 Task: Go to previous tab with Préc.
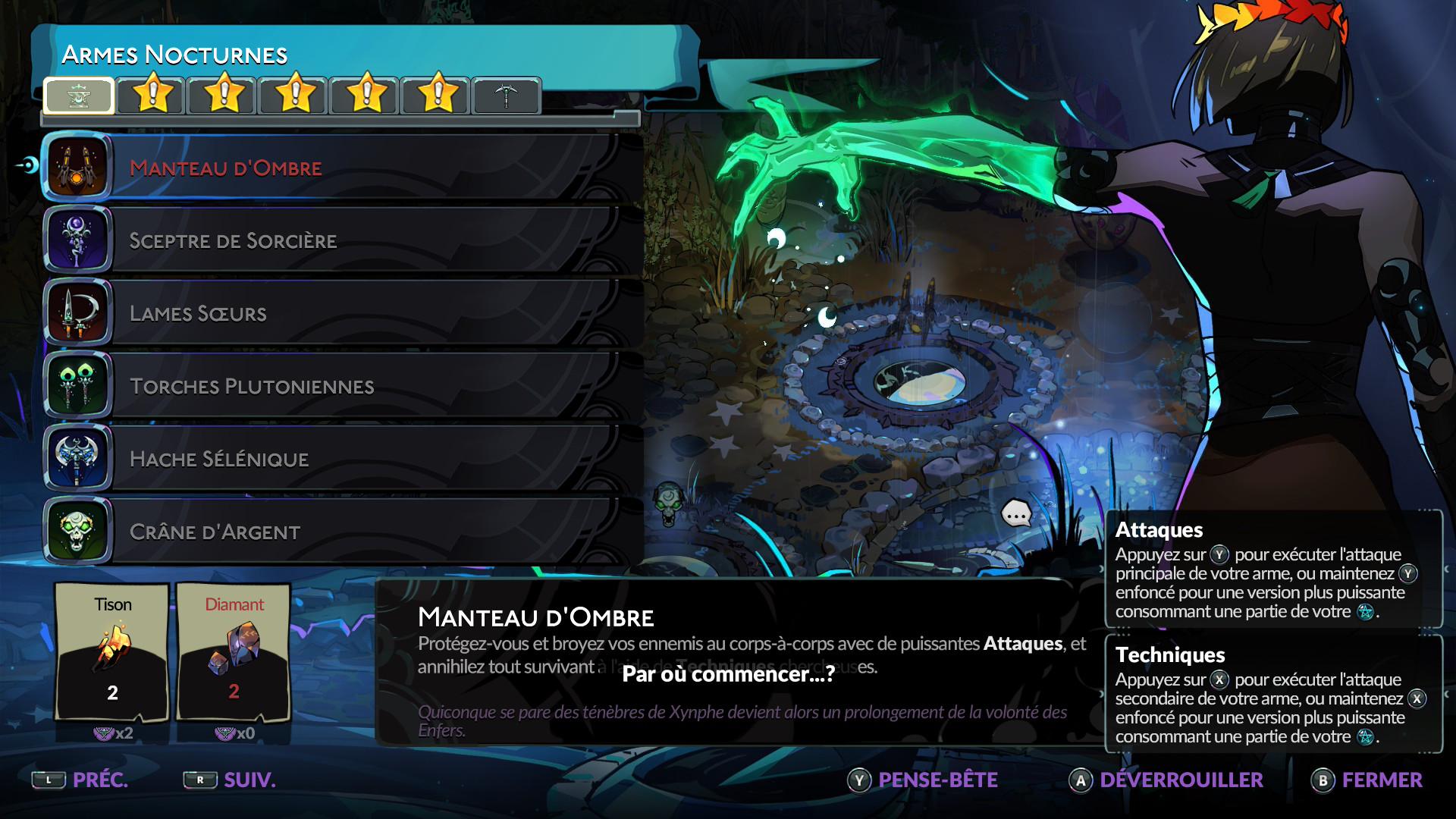click(80, 780)
